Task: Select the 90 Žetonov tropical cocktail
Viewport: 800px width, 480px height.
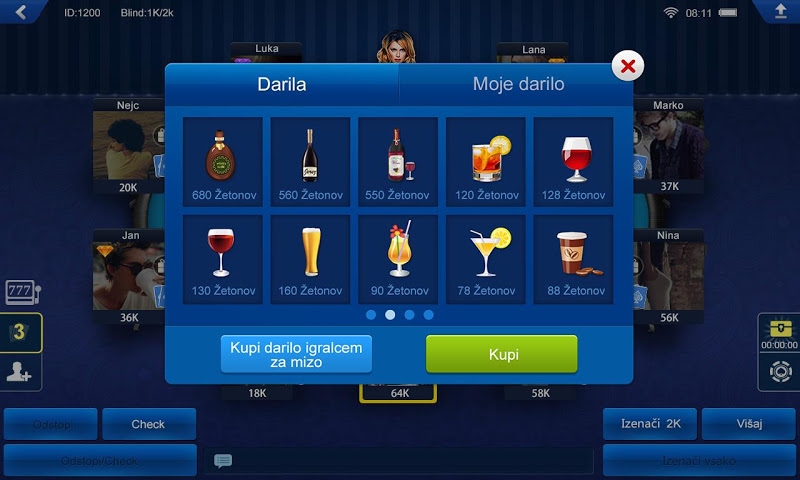Action: pyautogui.click(x=398, y=259)
